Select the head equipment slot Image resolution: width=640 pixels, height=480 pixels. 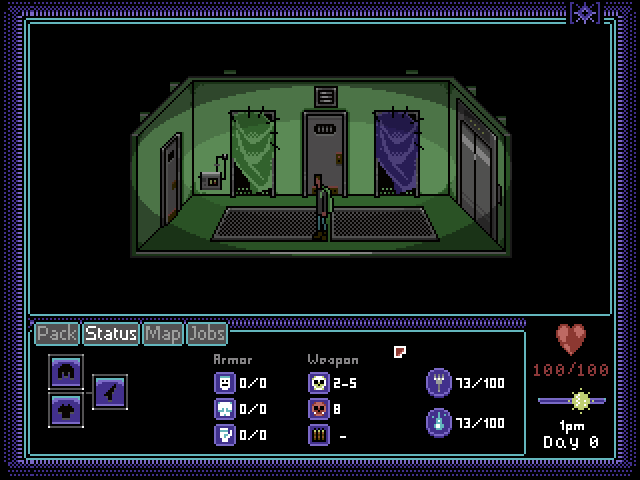[65, 372]
